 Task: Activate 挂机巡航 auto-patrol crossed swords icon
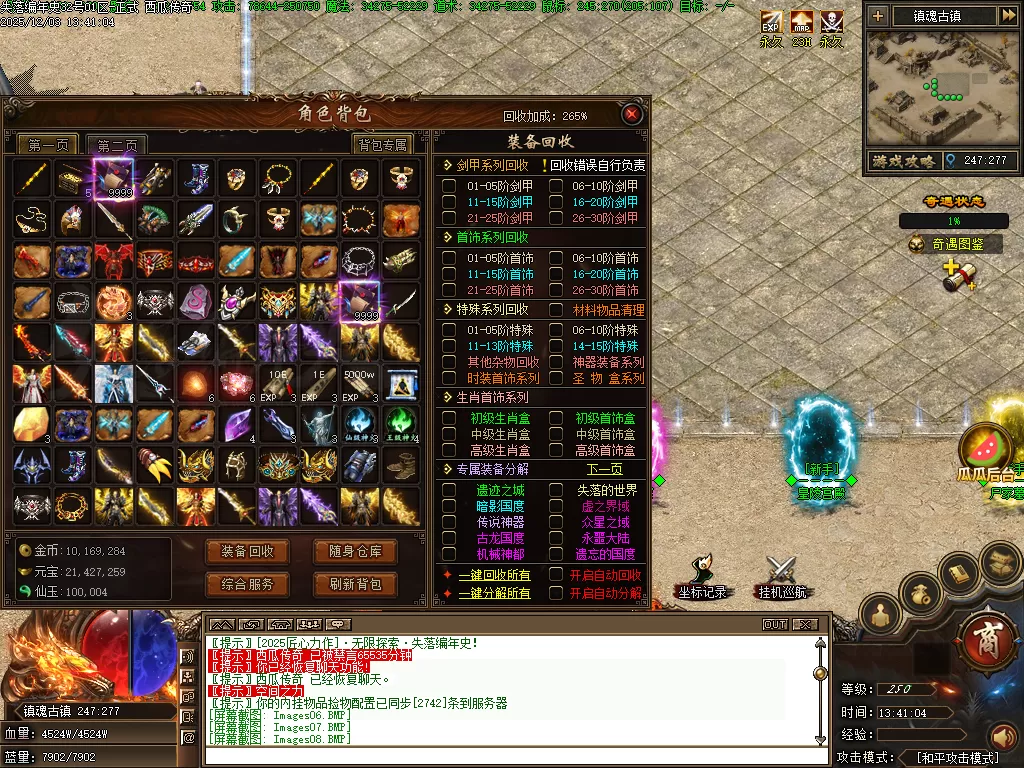point(780,577)
